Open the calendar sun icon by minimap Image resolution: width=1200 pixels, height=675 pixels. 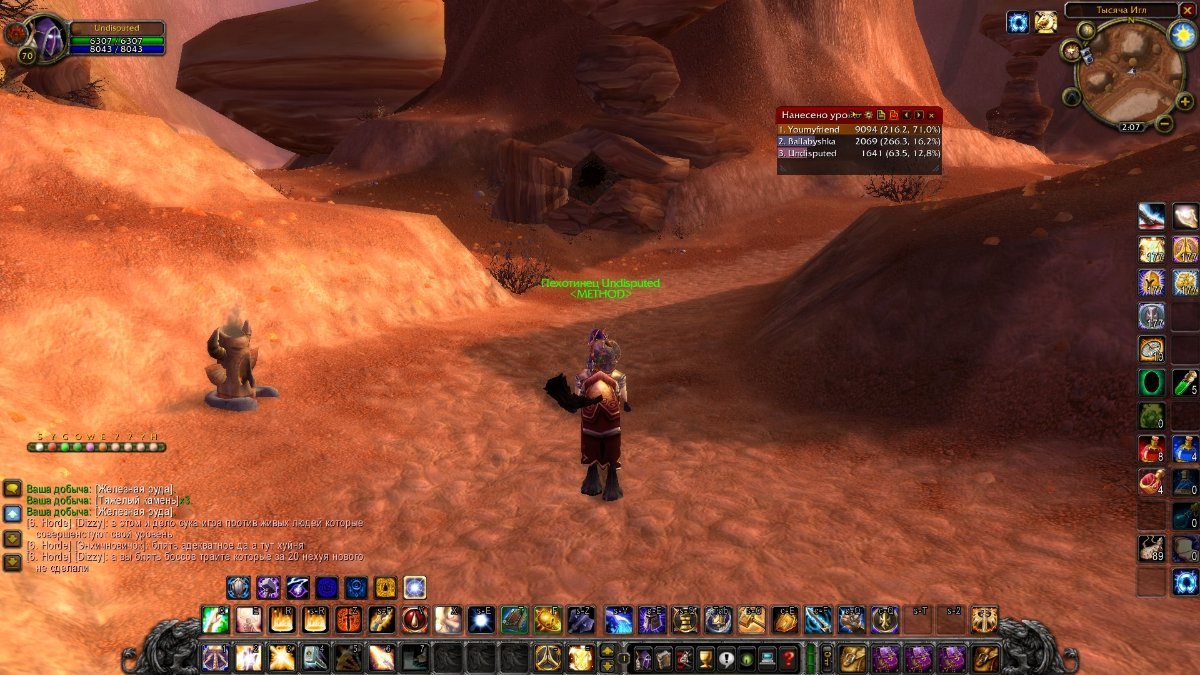[x=1180, y=34]
